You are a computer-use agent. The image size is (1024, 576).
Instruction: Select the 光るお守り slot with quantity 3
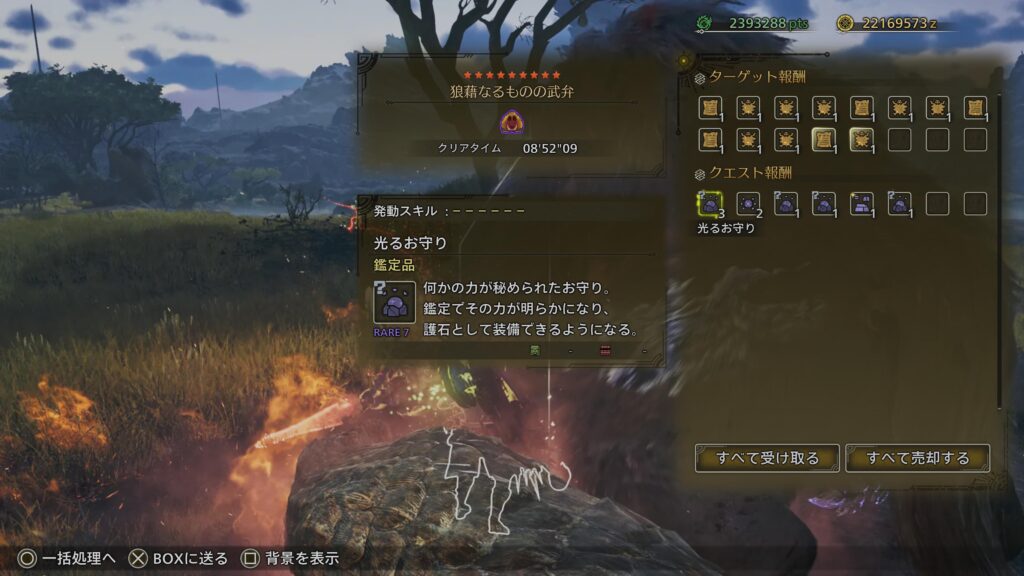[710, 204]
